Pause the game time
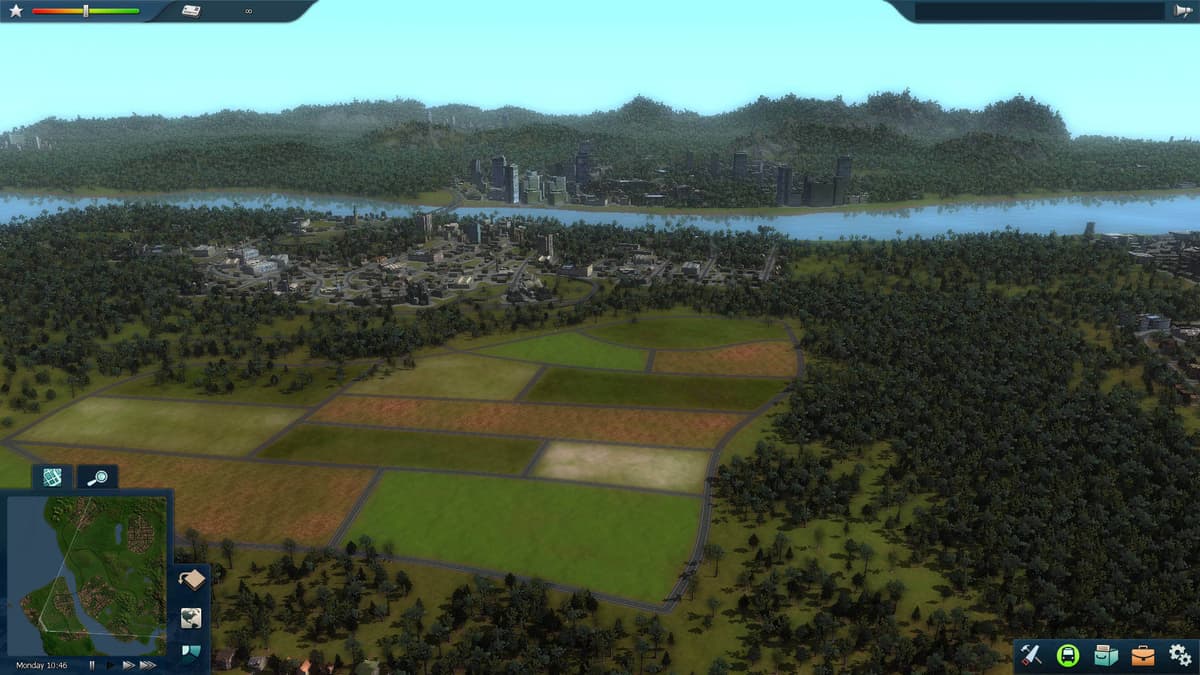This screenshot has width=1200, height=675. pyautogui.click(x=92, y=665)
